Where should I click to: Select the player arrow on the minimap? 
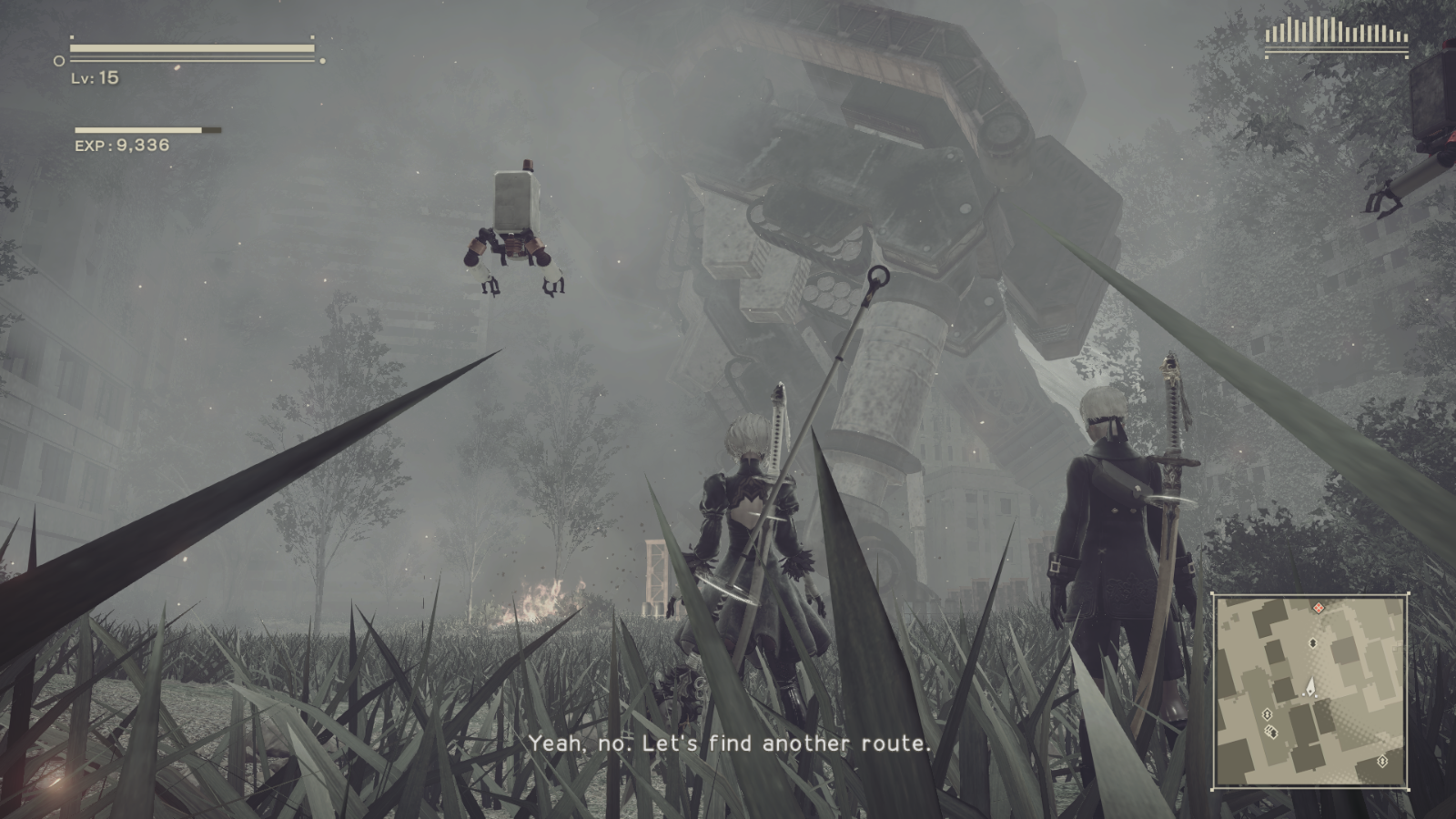(x=1311, y=685)
